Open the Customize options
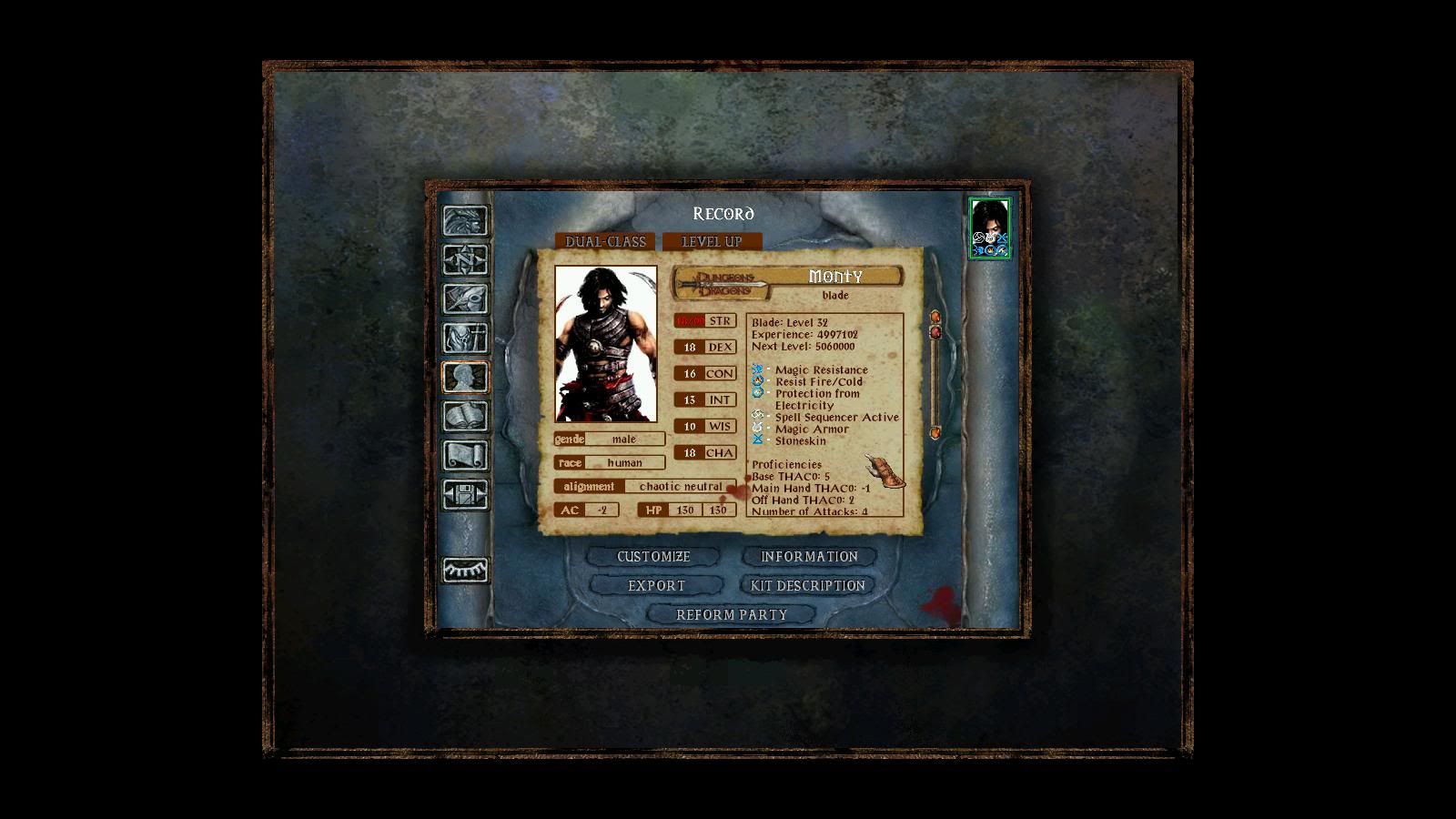 653,556
